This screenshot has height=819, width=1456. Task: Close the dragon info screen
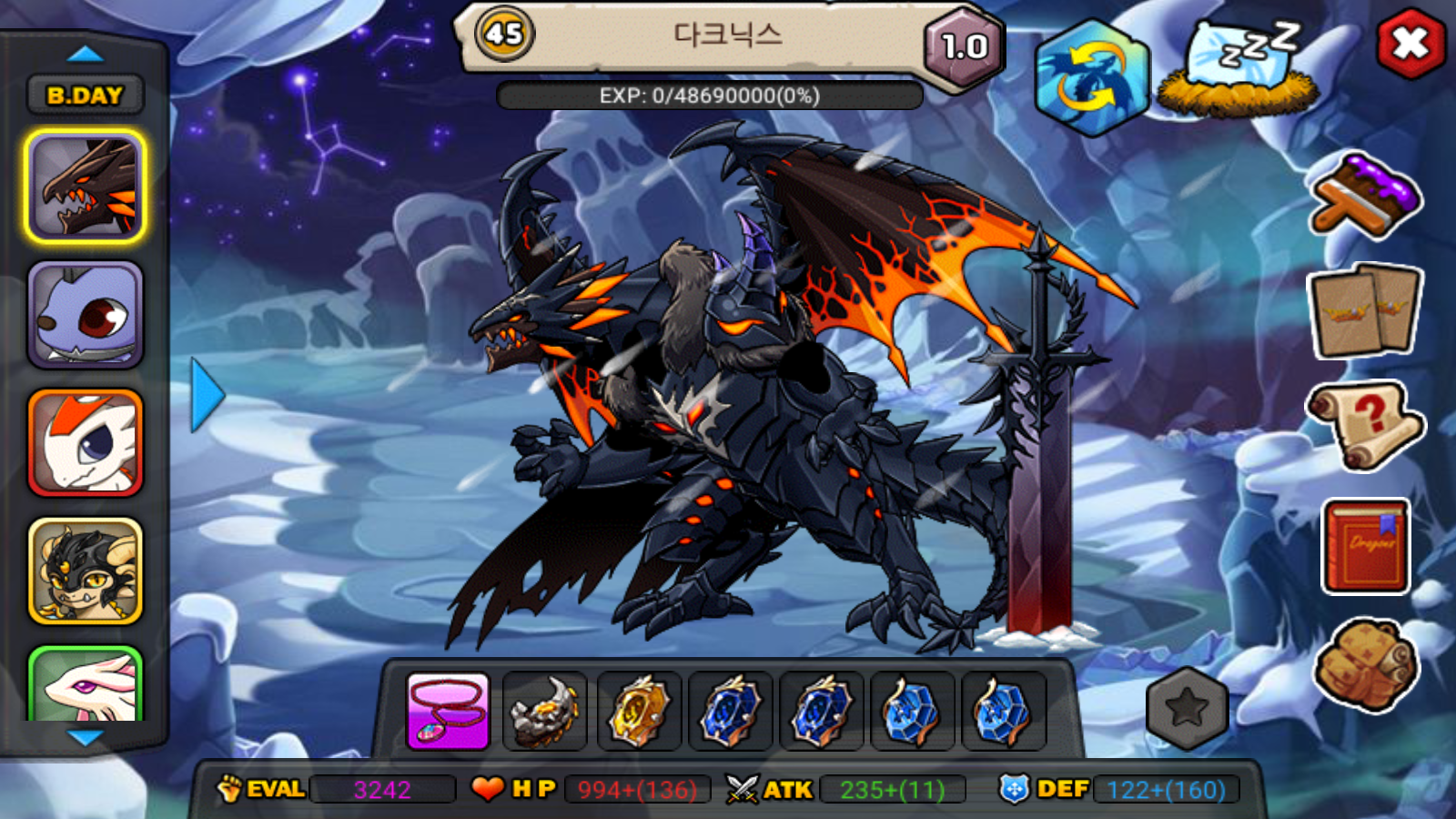1410,44
